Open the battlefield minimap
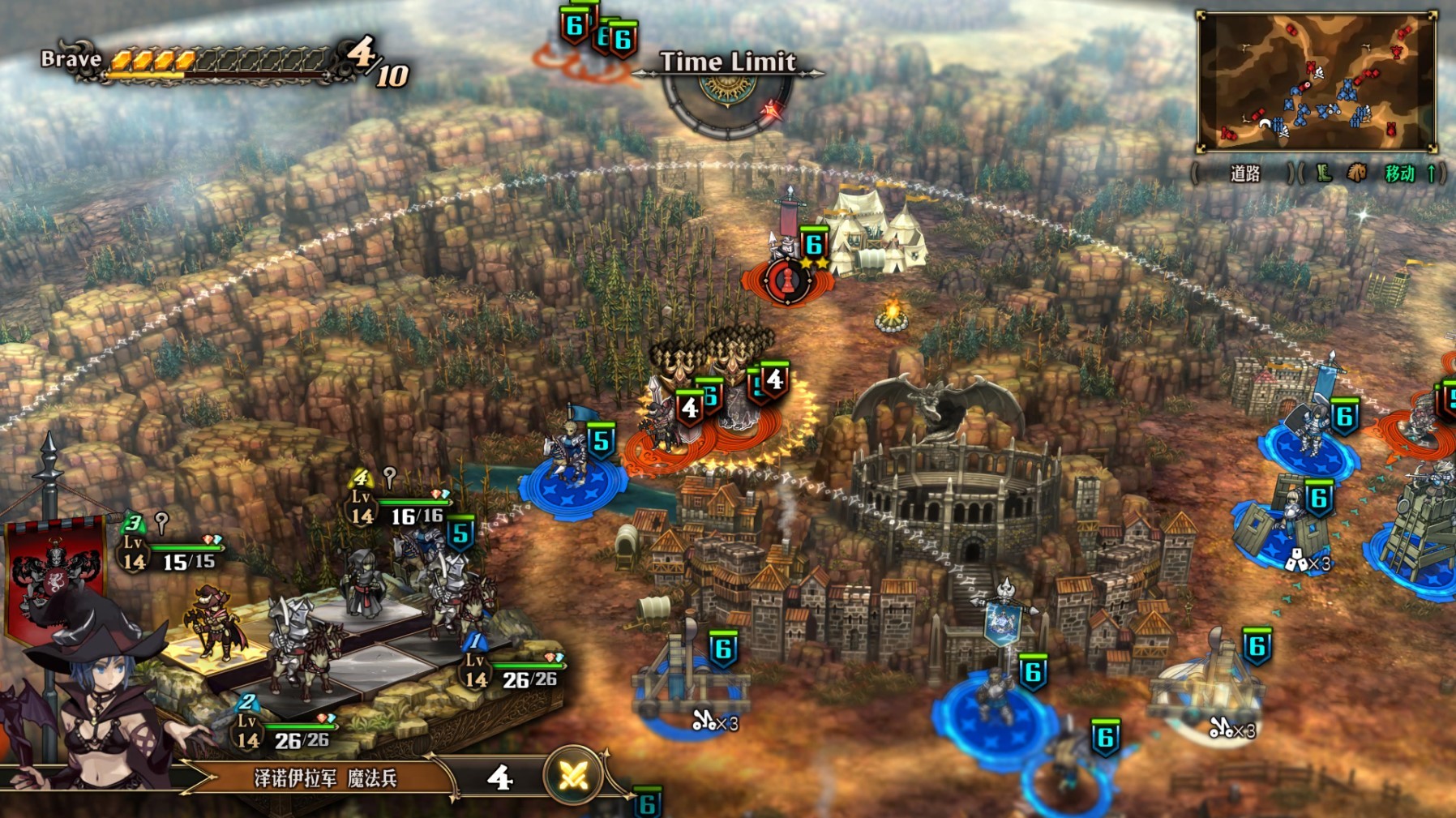 click(1317, 81)
